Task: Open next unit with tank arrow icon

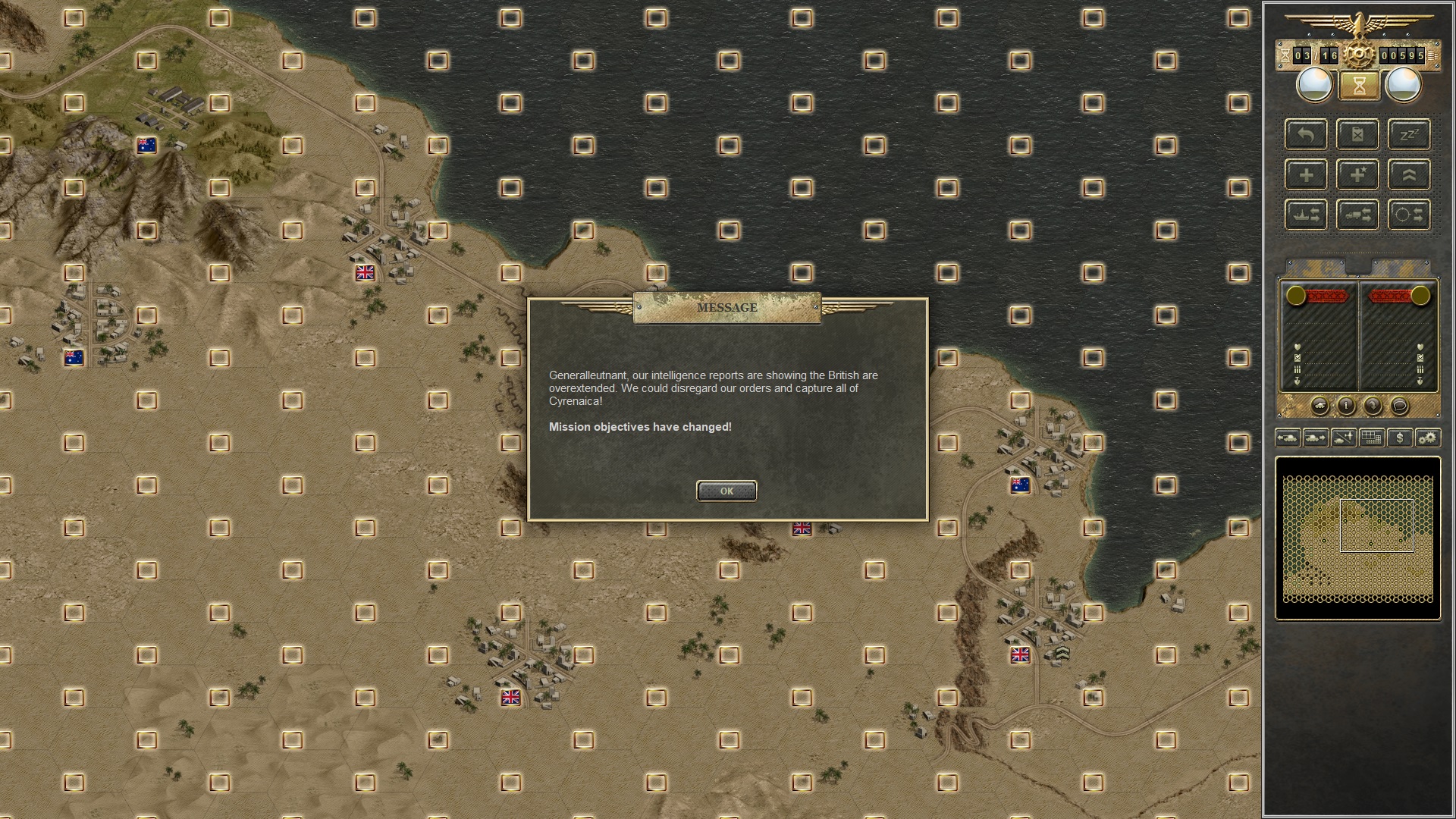Action: (1316, 438)
